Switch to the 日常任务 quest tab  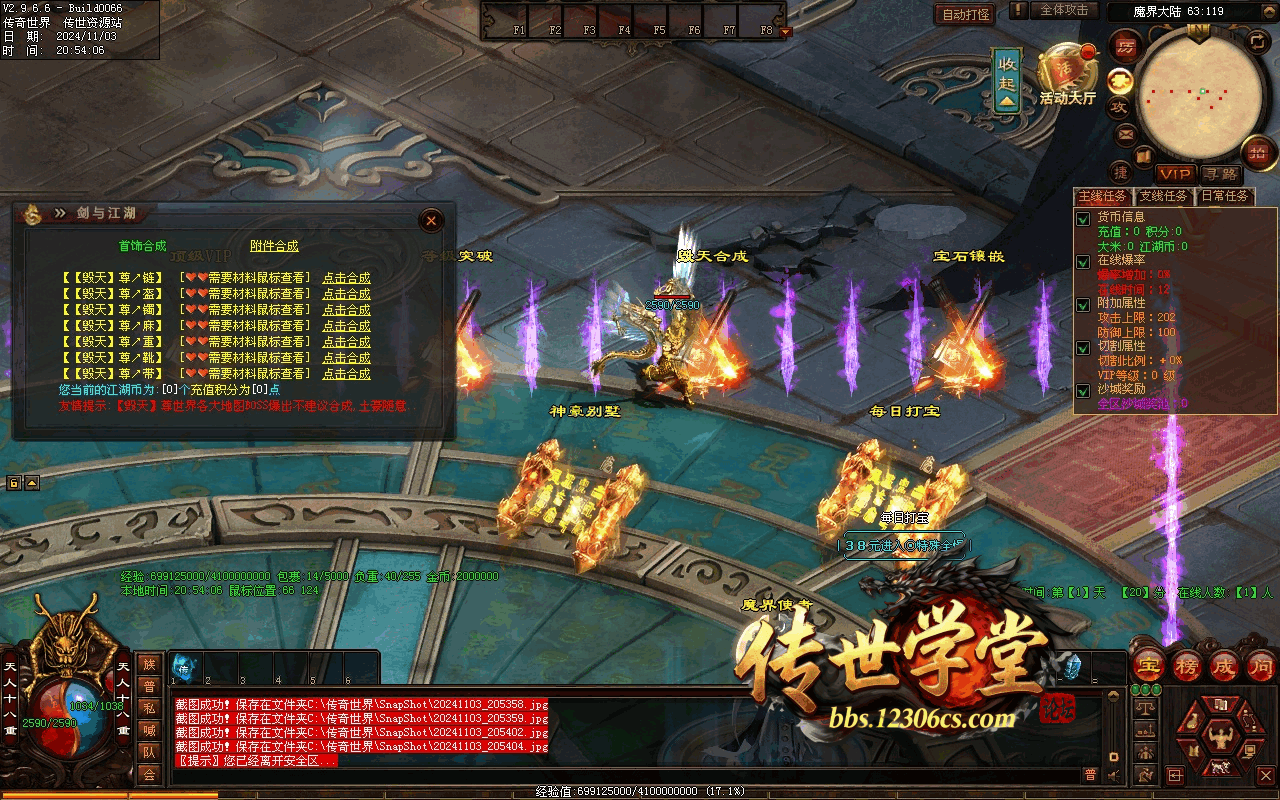point(1224,196)
